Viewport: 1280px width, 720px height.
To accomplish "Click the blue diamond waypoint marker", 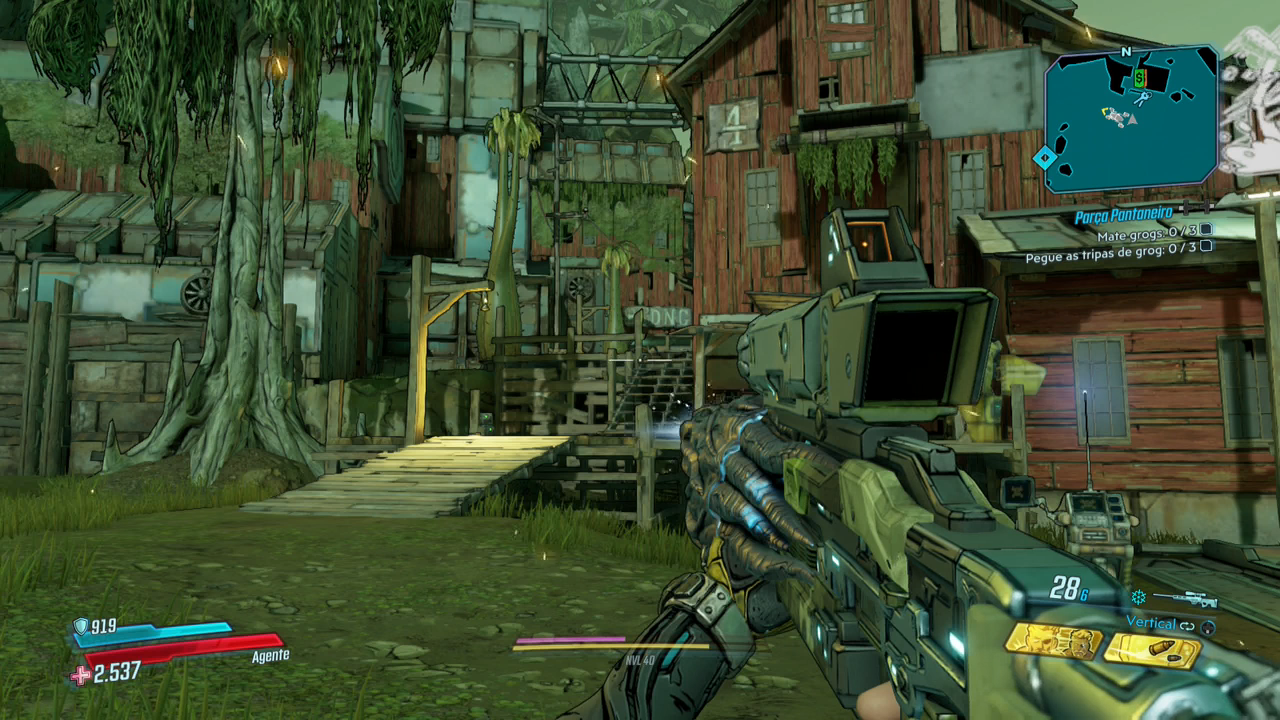I will (1044, 158).
